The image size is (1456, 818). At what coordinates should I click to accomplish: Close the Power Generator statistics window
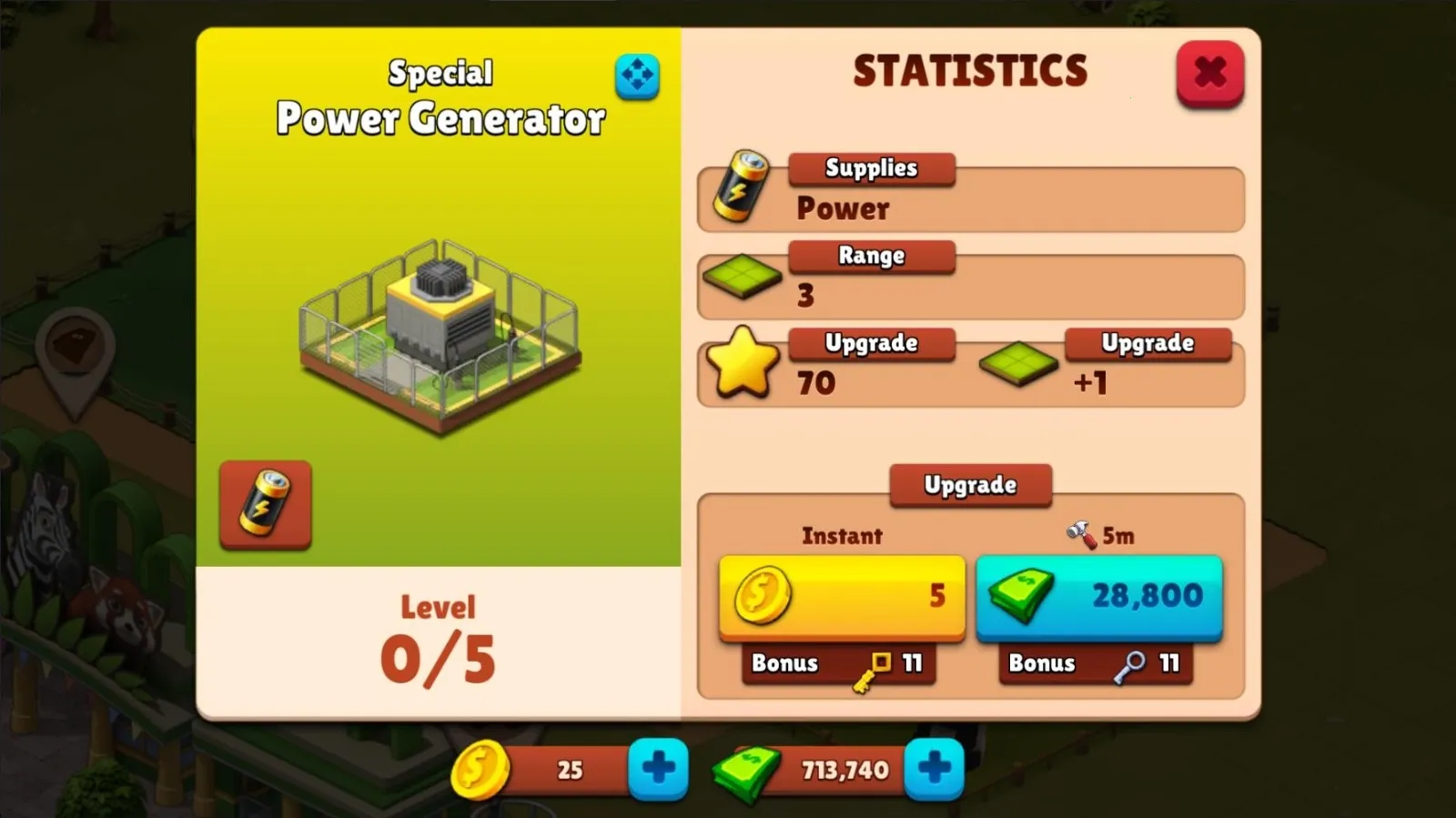tap(1210, 73)
